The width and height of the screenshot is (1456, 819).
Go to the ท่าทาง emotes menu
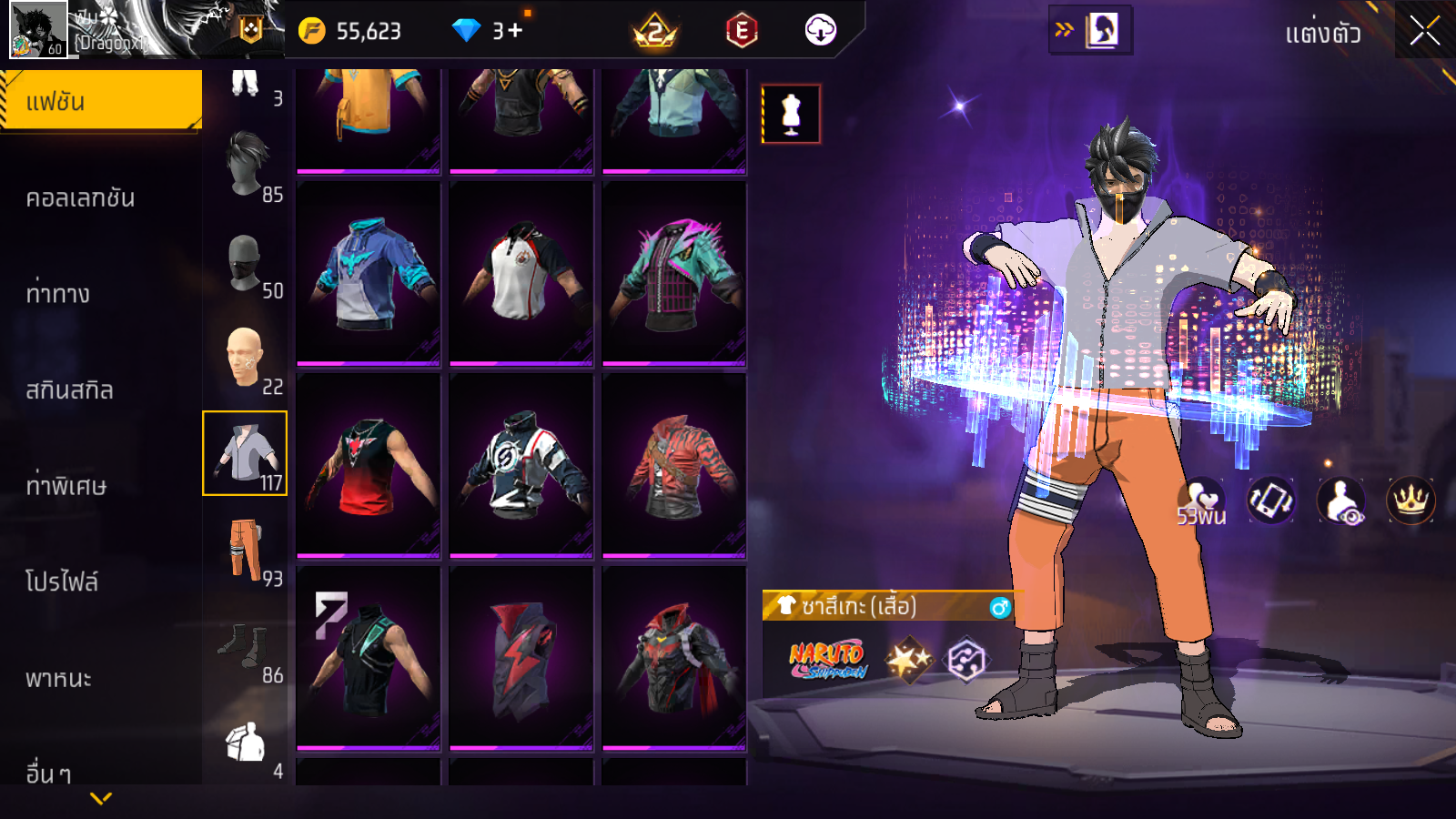pyautogui.click(x=58, y=293)
